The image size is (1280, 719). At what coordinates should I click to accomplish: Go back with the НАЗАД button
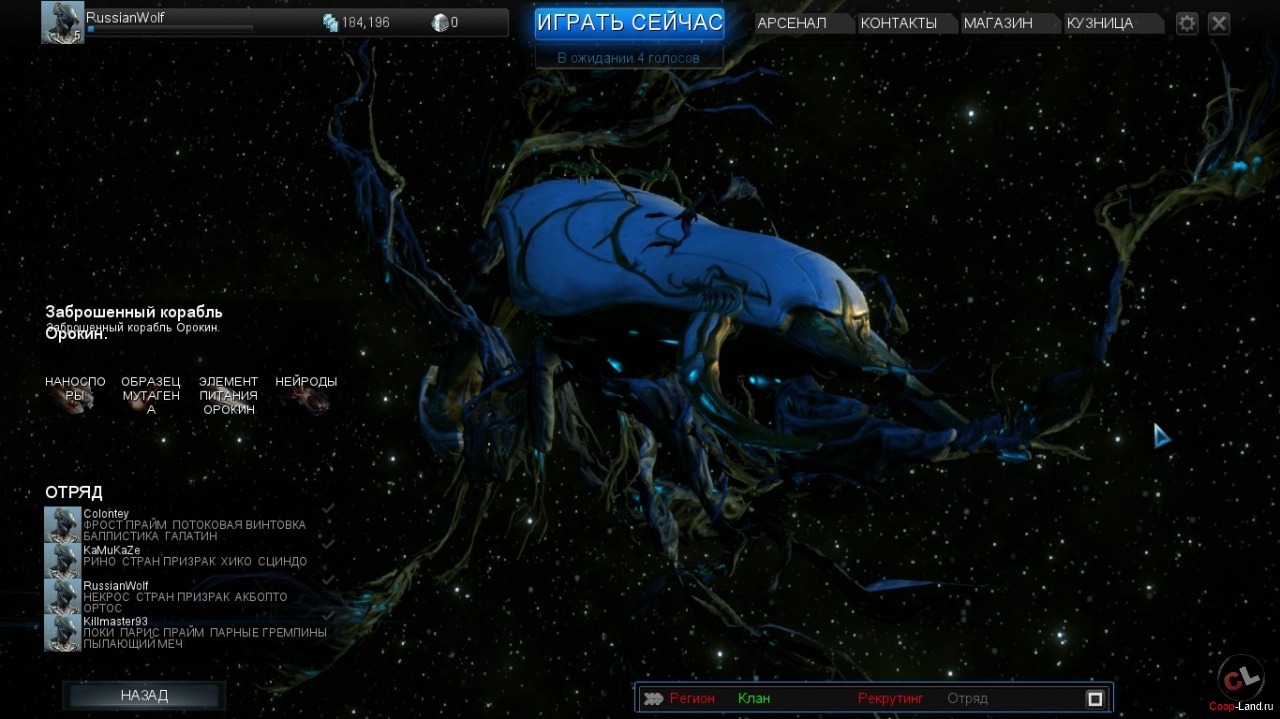144,695
